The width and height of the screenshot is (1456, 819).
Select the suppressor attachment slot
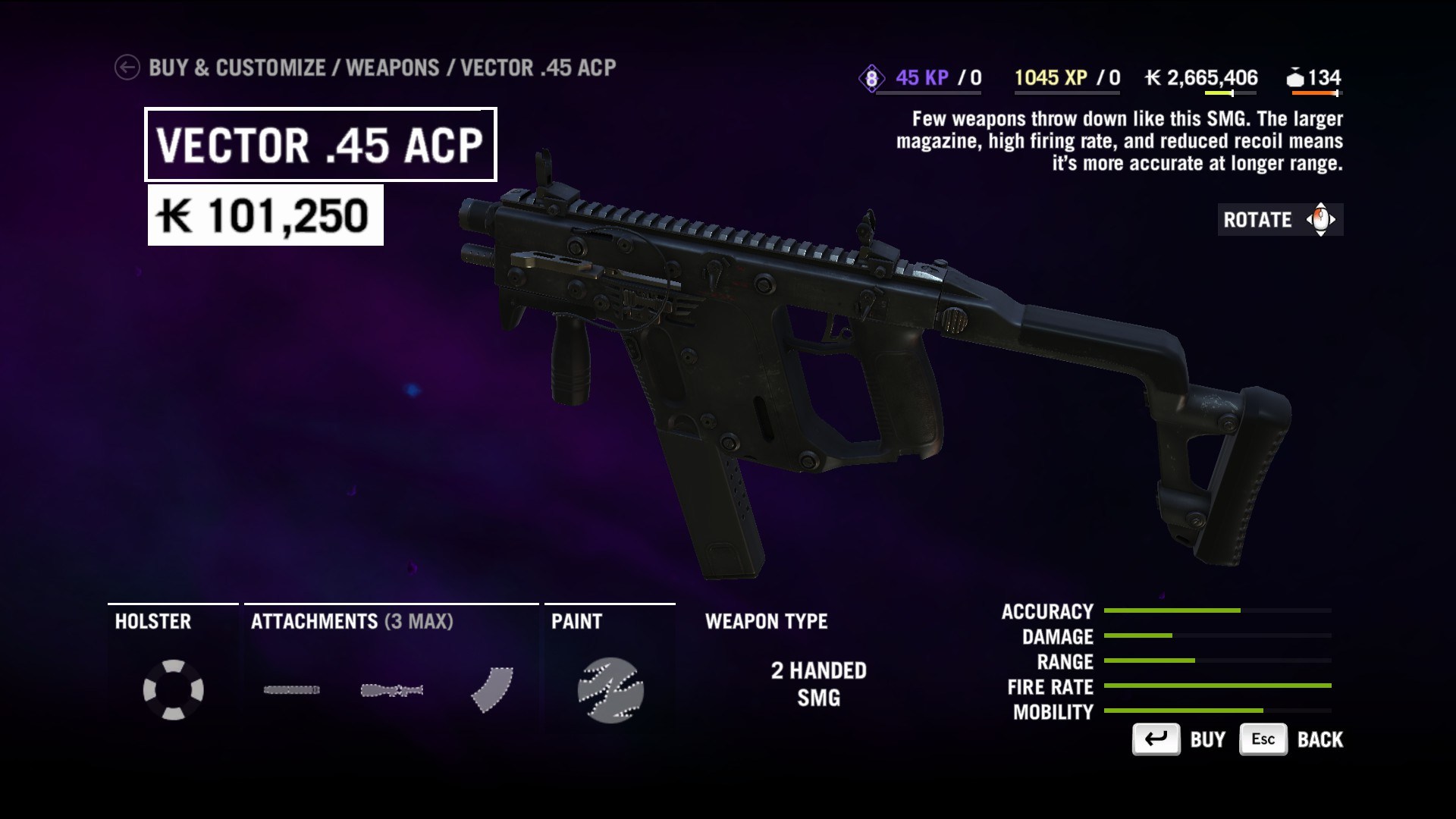pos(290,689)
